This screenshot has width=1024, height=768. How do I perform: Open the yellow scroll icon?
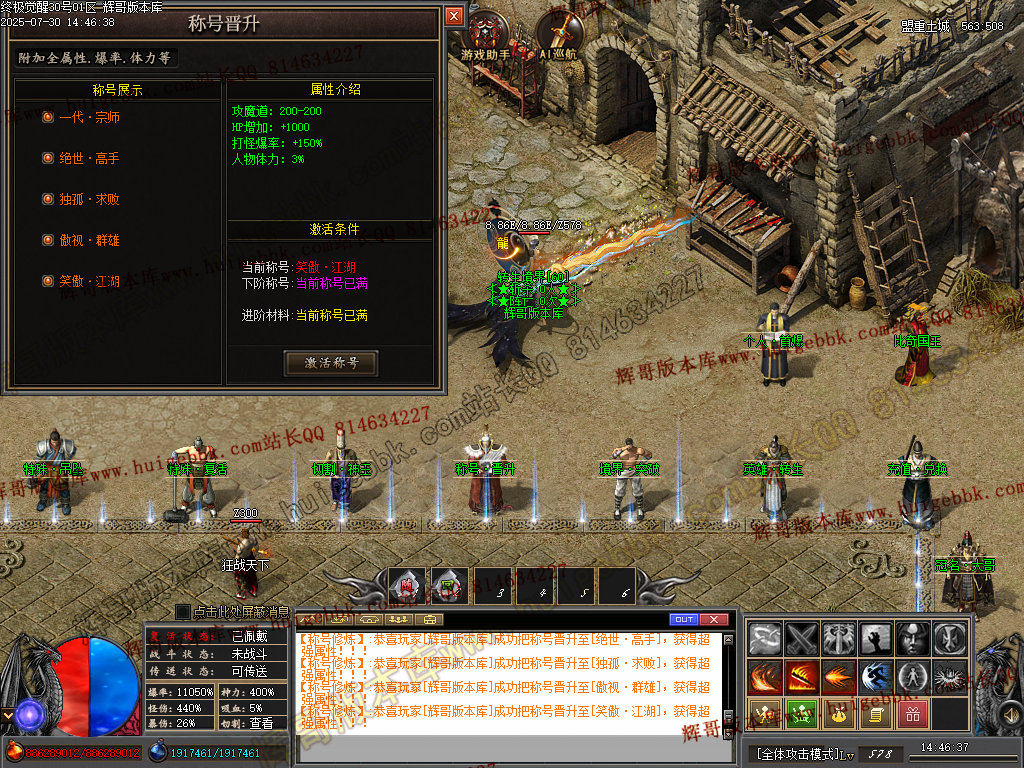[x=876, y=715]
